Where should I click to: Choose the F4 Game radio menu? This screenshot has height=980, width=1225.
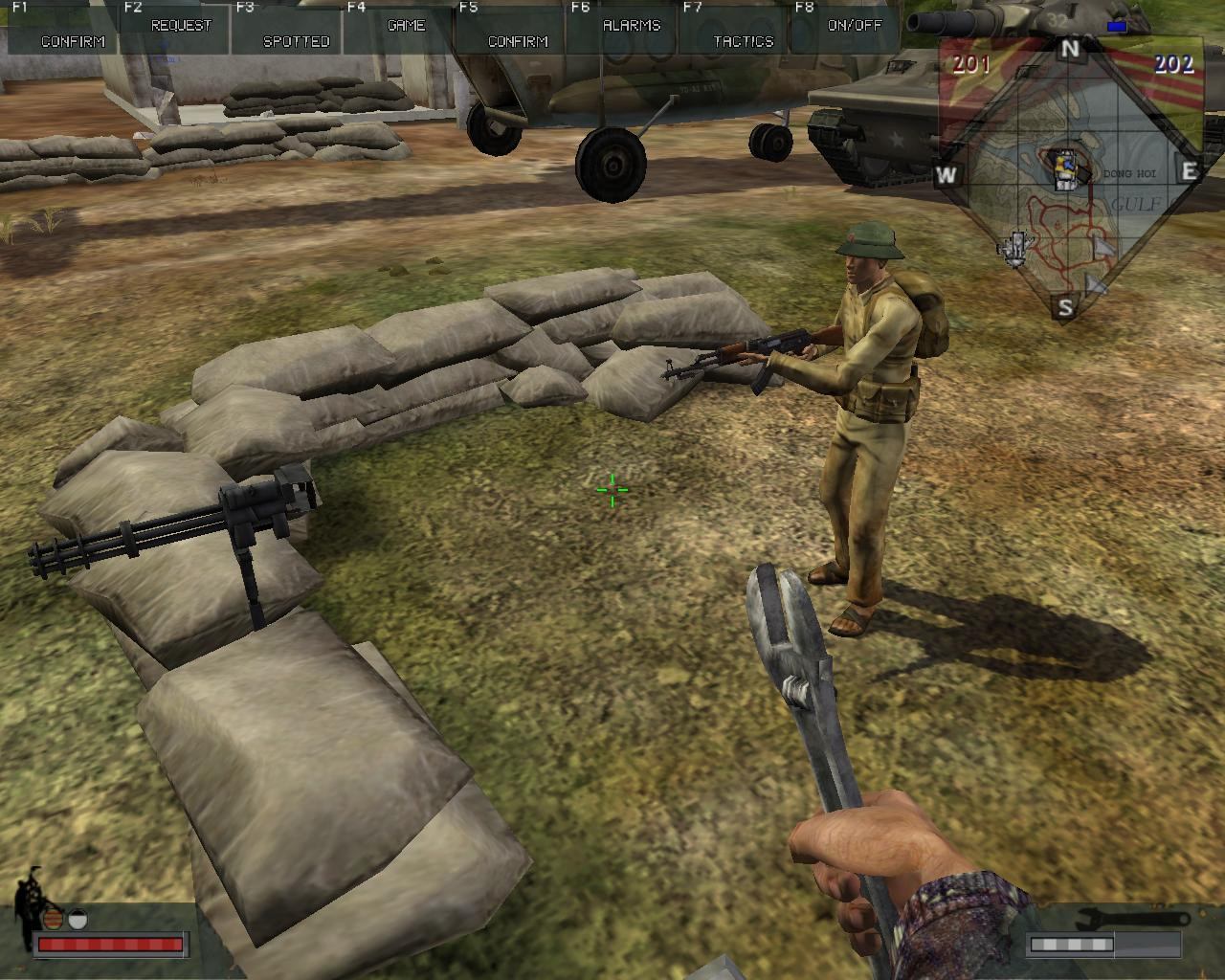[x=406, y=26]
